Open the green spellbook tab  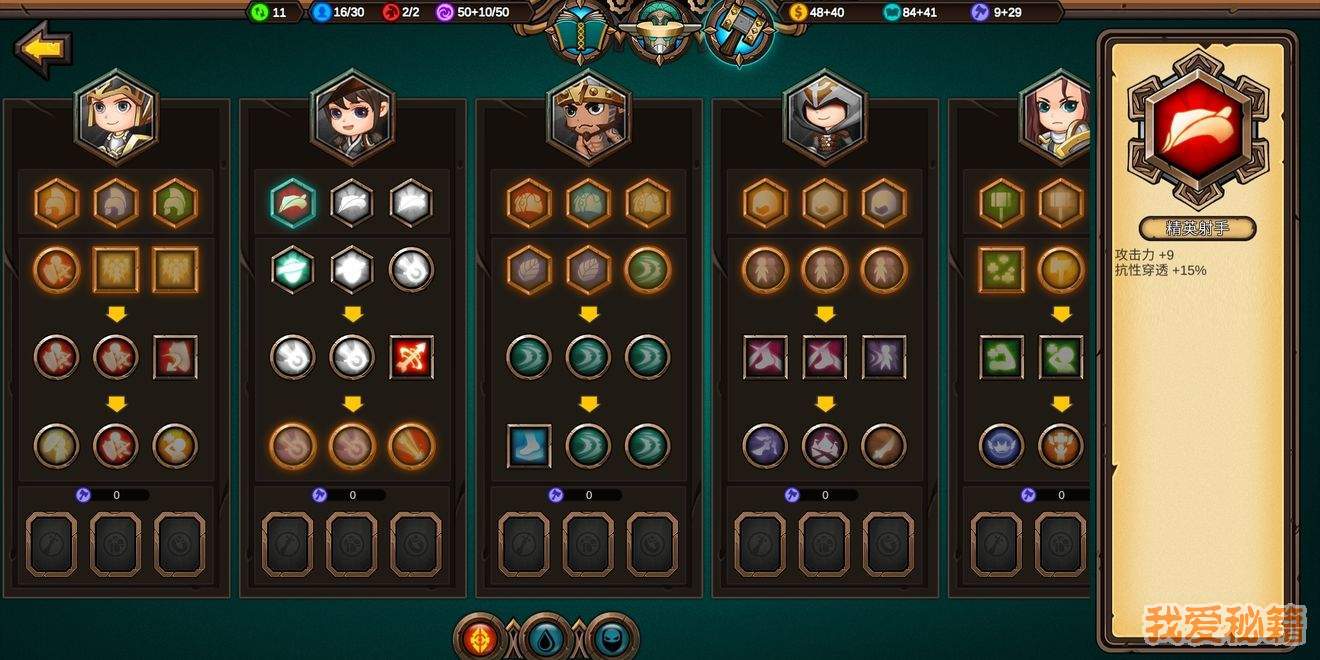pyautogui.click(x=578, y=32)
